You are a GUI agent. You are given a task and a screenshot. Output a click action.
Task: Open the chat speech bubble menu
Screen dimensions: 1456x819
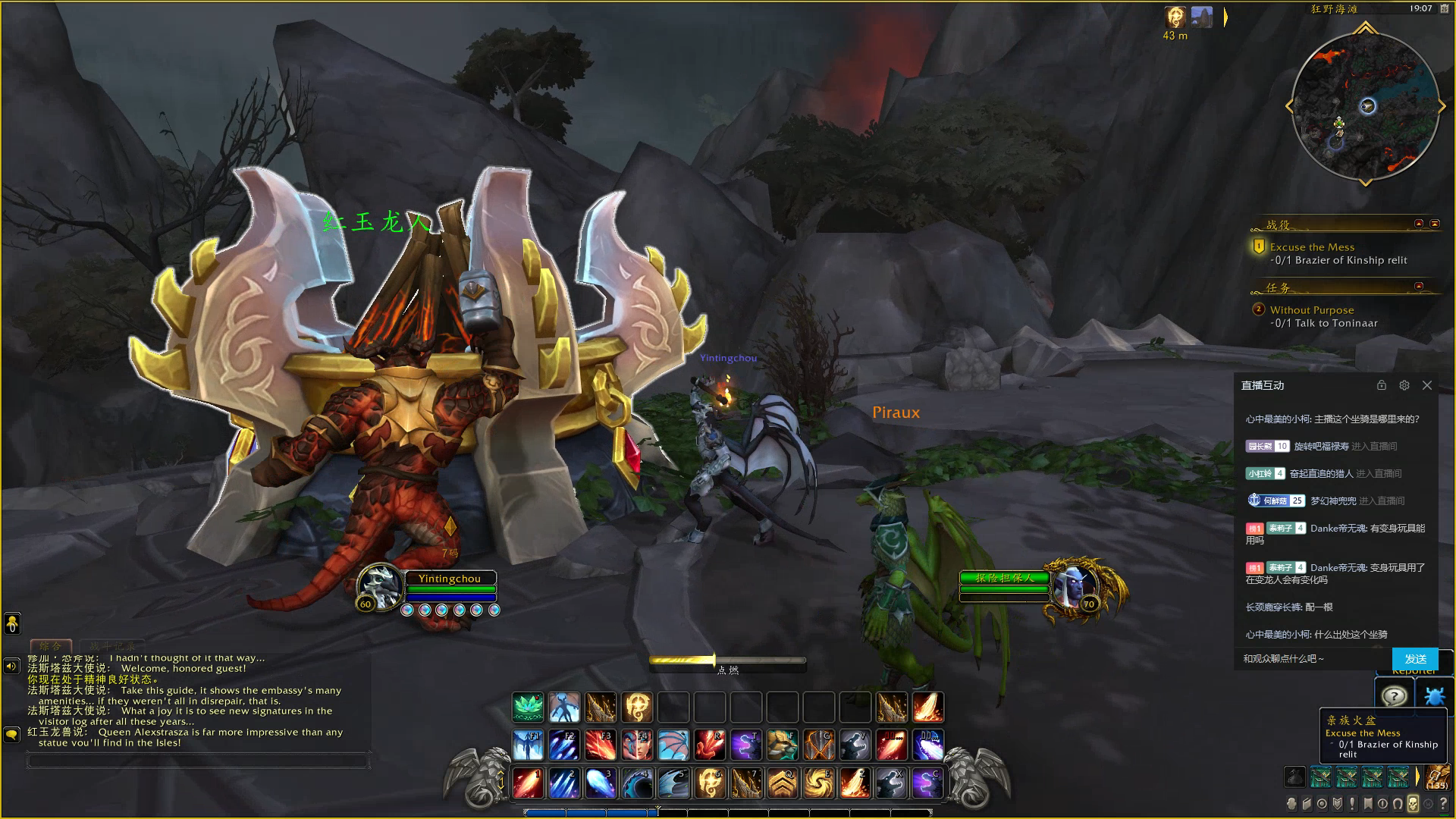click(x=12, y=734)
